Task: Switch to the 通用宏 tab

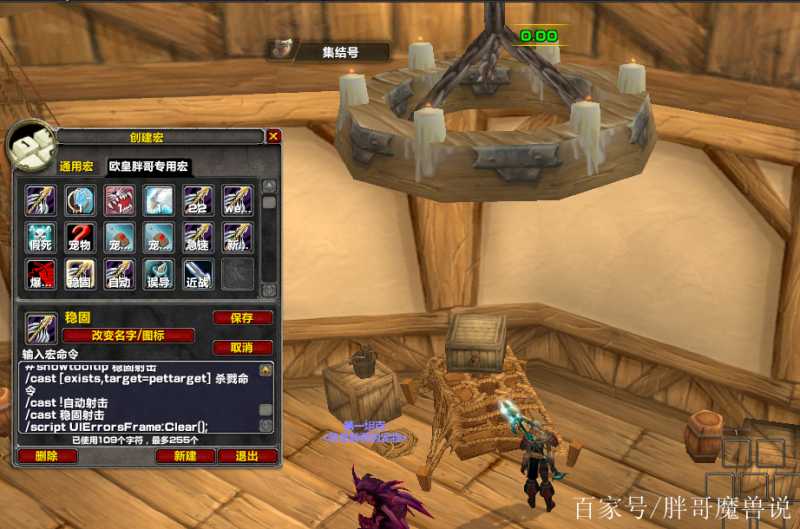Action: point(76,167)
